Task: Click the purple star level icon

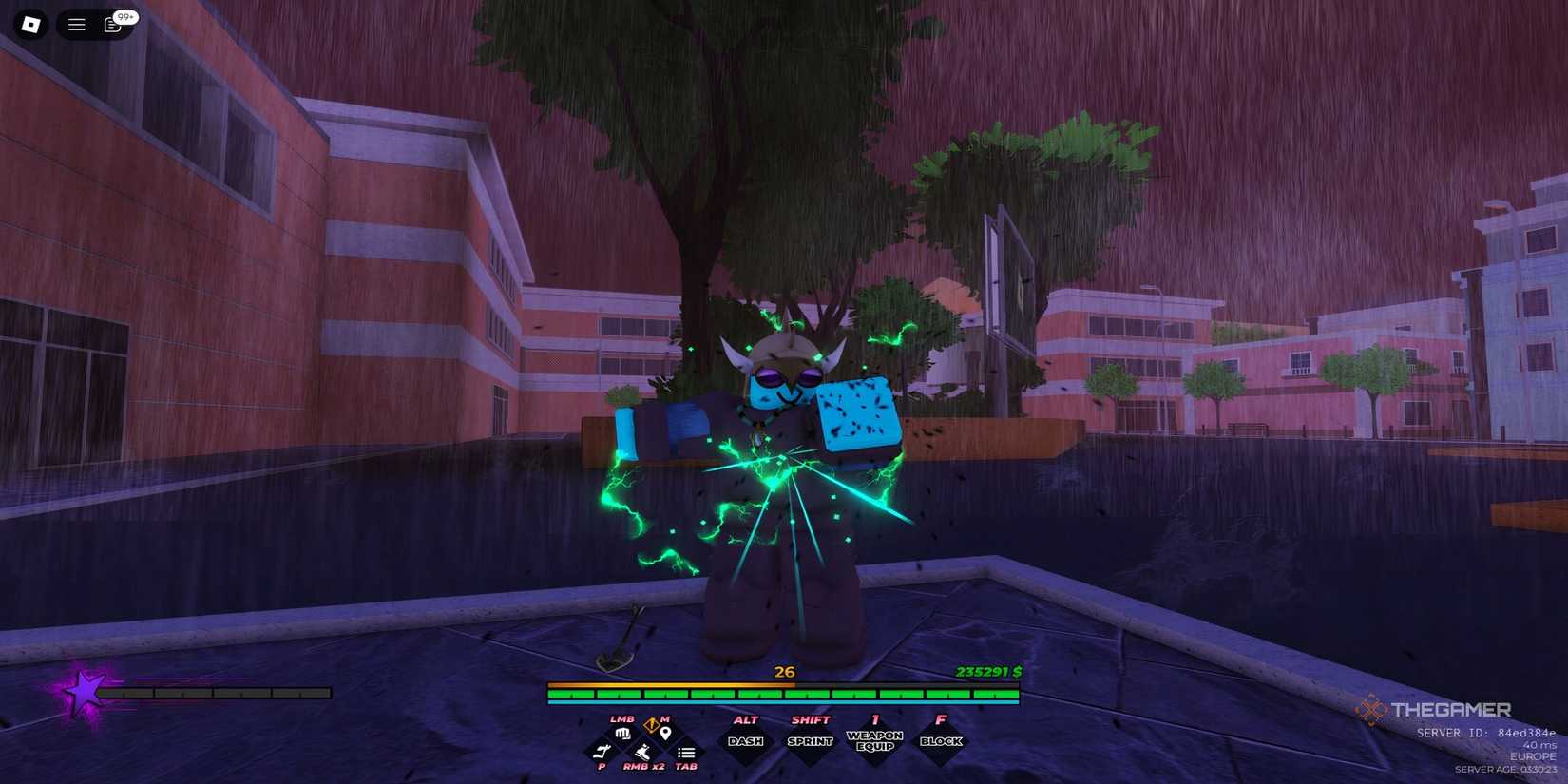Action: [86, 691]
